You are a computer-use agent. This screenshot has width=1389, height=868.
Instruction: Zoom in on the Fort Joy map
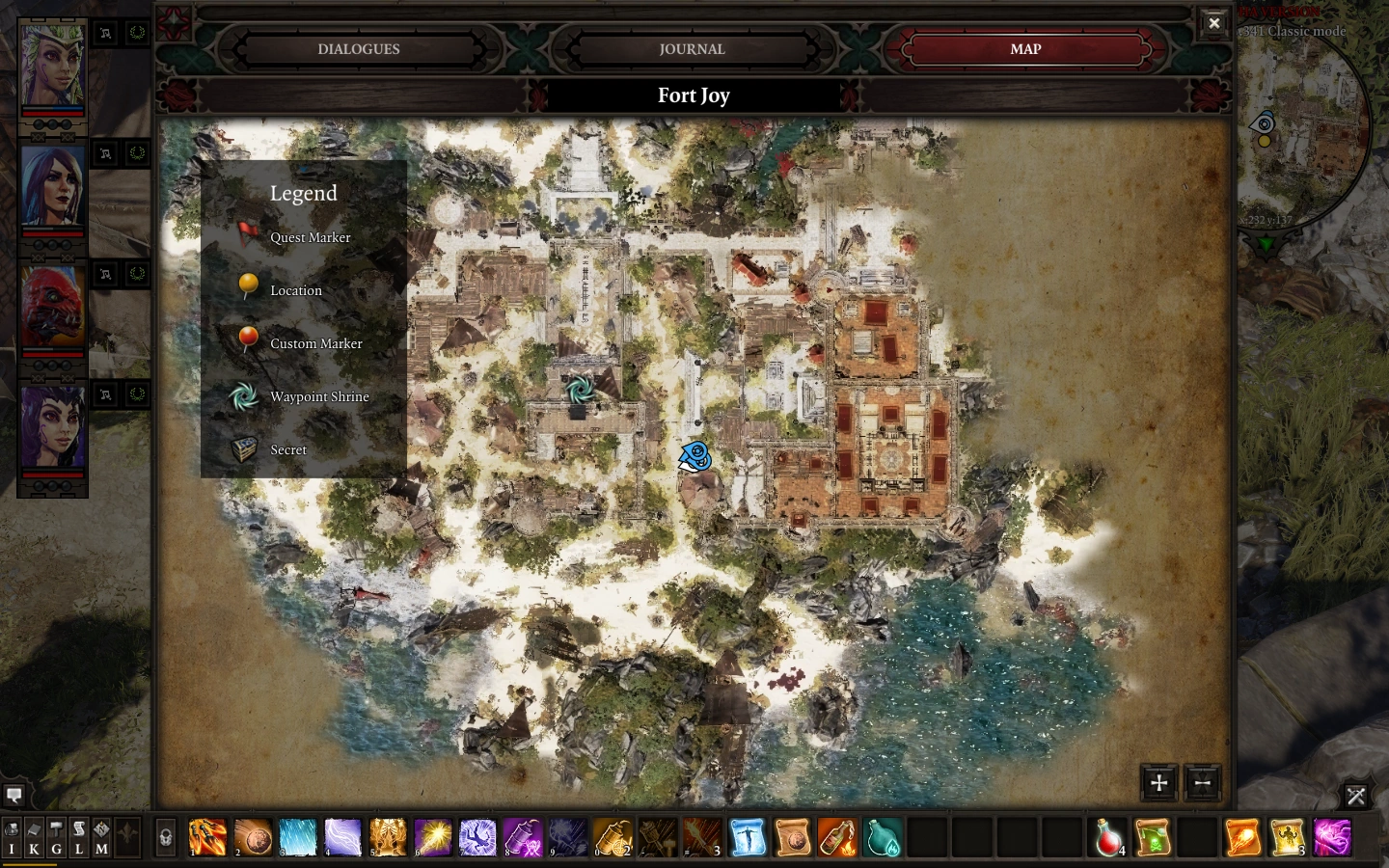[1159, 783]
